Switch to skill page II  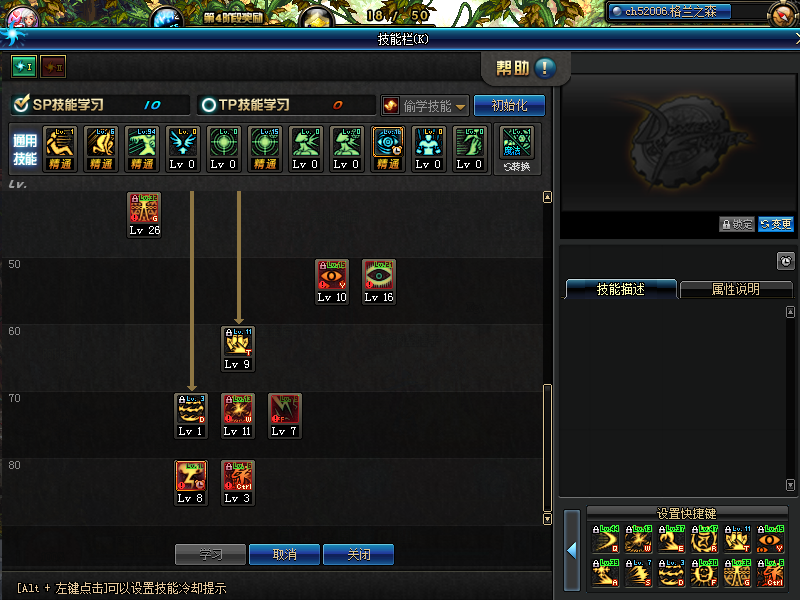tap(52, 66)
